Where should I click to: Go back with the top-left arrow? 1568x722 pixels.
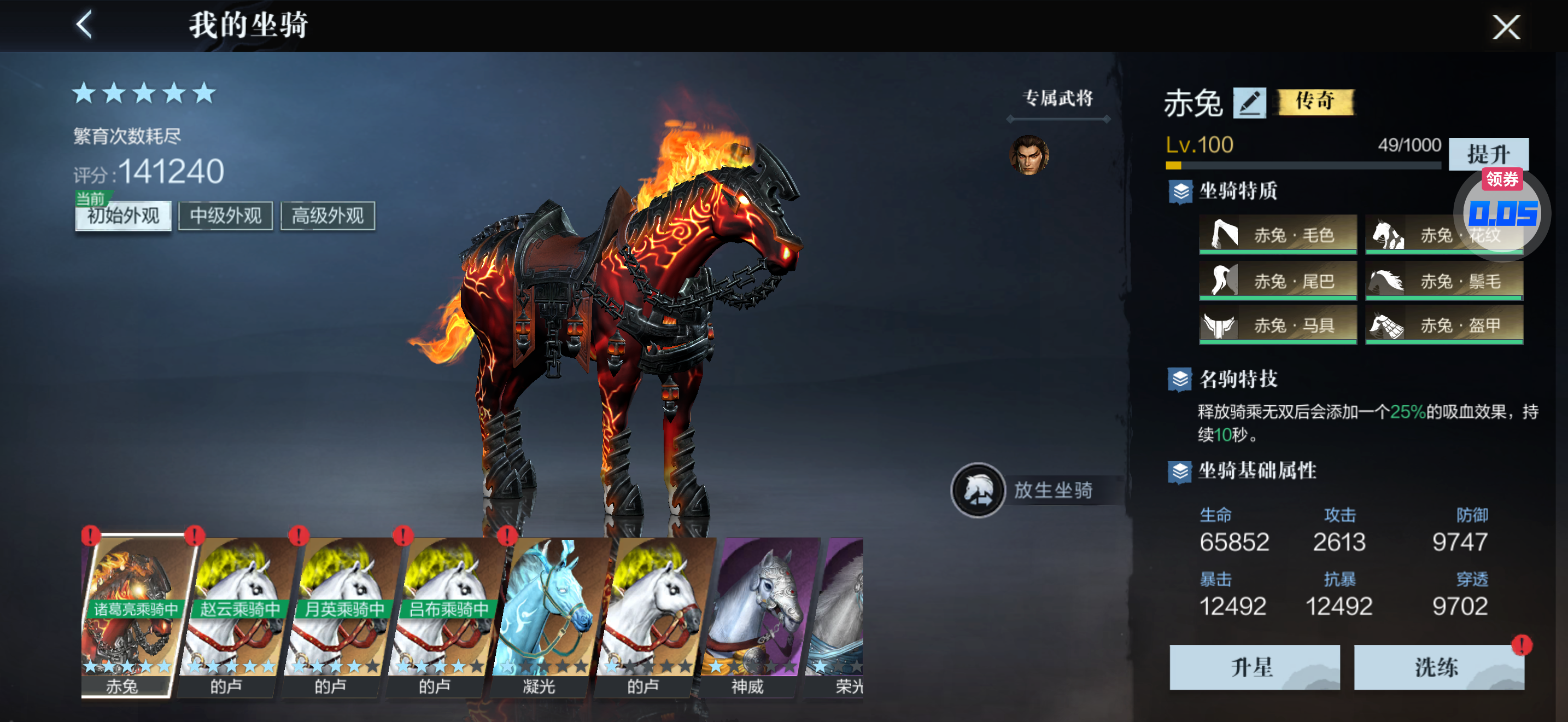pos(85,26)
